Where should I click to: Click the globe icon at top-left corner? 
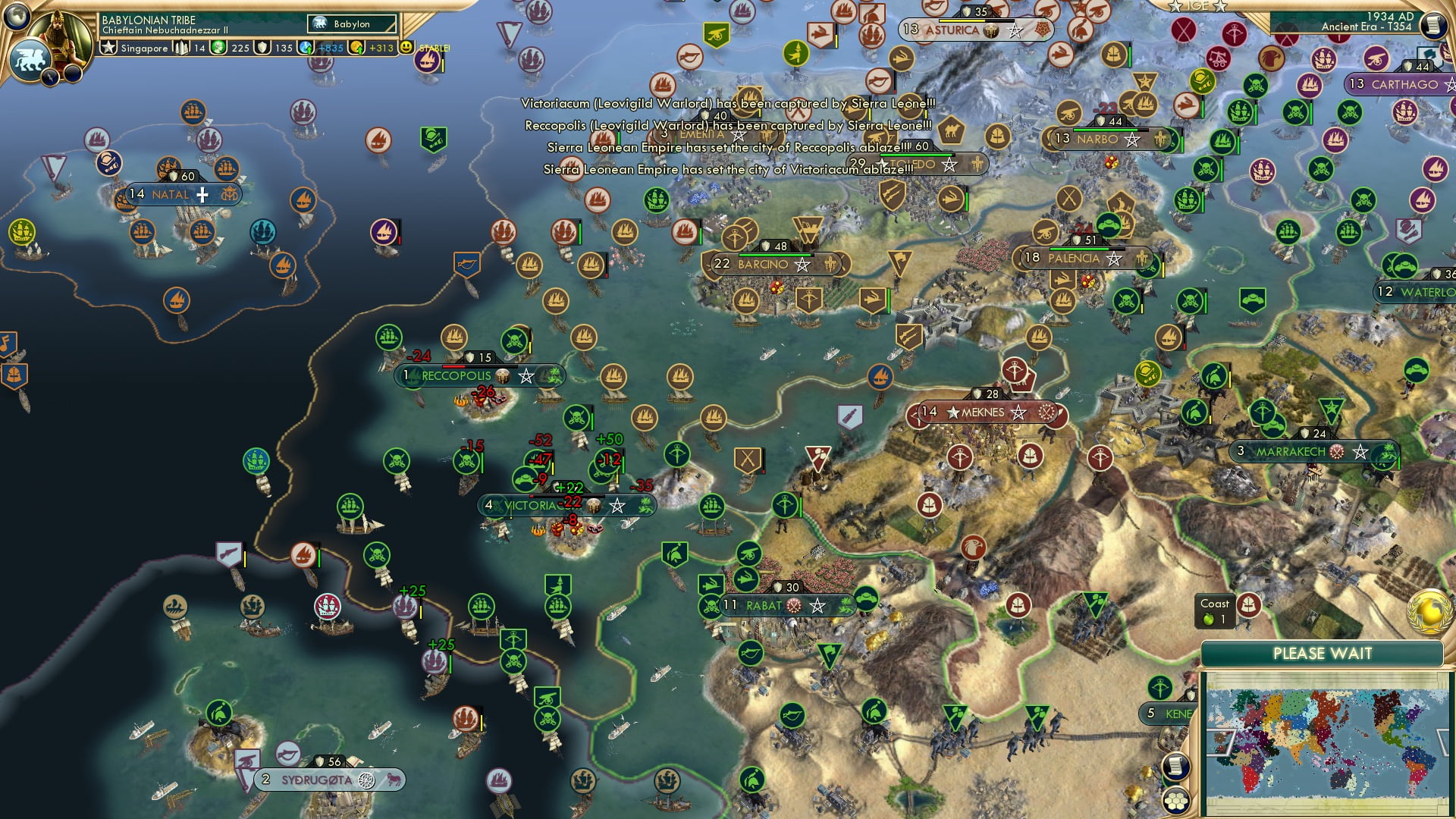click(17, 15)
